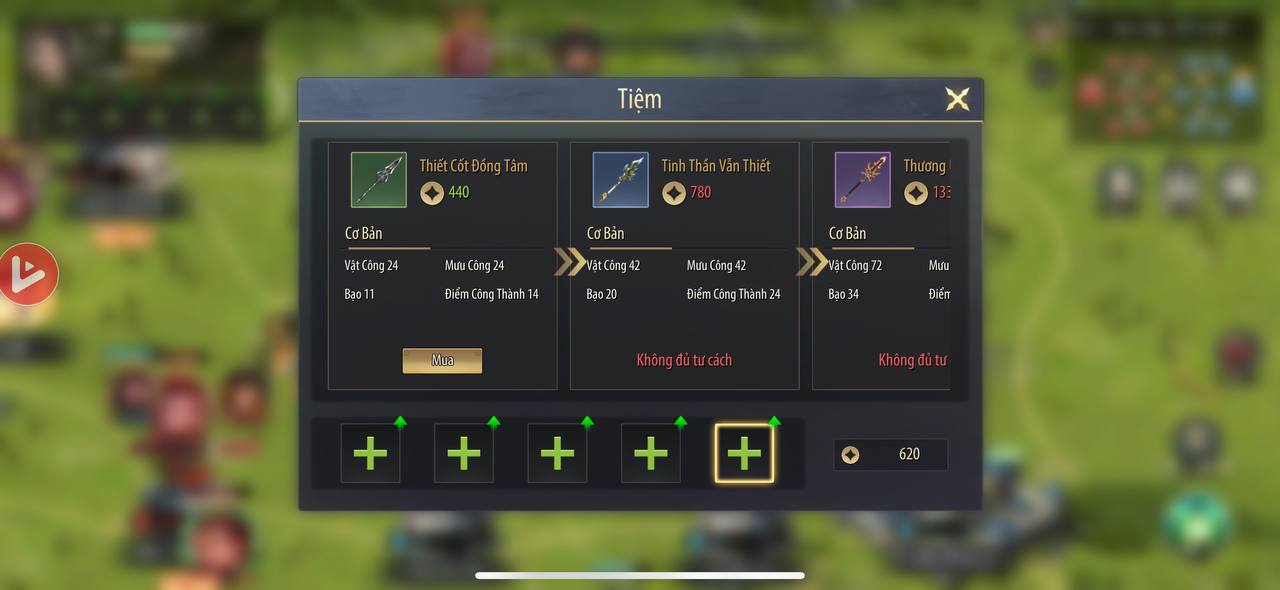1280x590 pixels.
Task: Select the Tinh Thần Vẫn Thiết weapon icon
Action: (x=620, y=180)
